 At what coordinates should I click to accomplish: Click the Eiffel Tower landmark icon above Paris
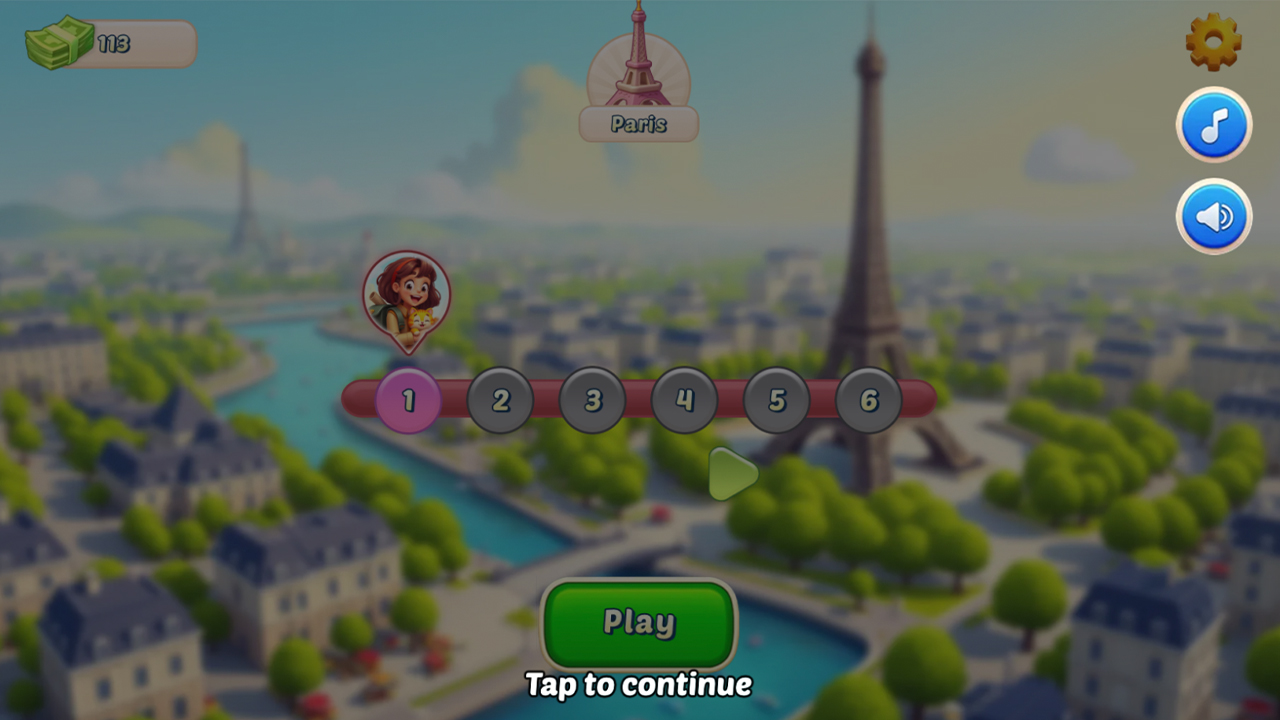(x=639, y=60)
